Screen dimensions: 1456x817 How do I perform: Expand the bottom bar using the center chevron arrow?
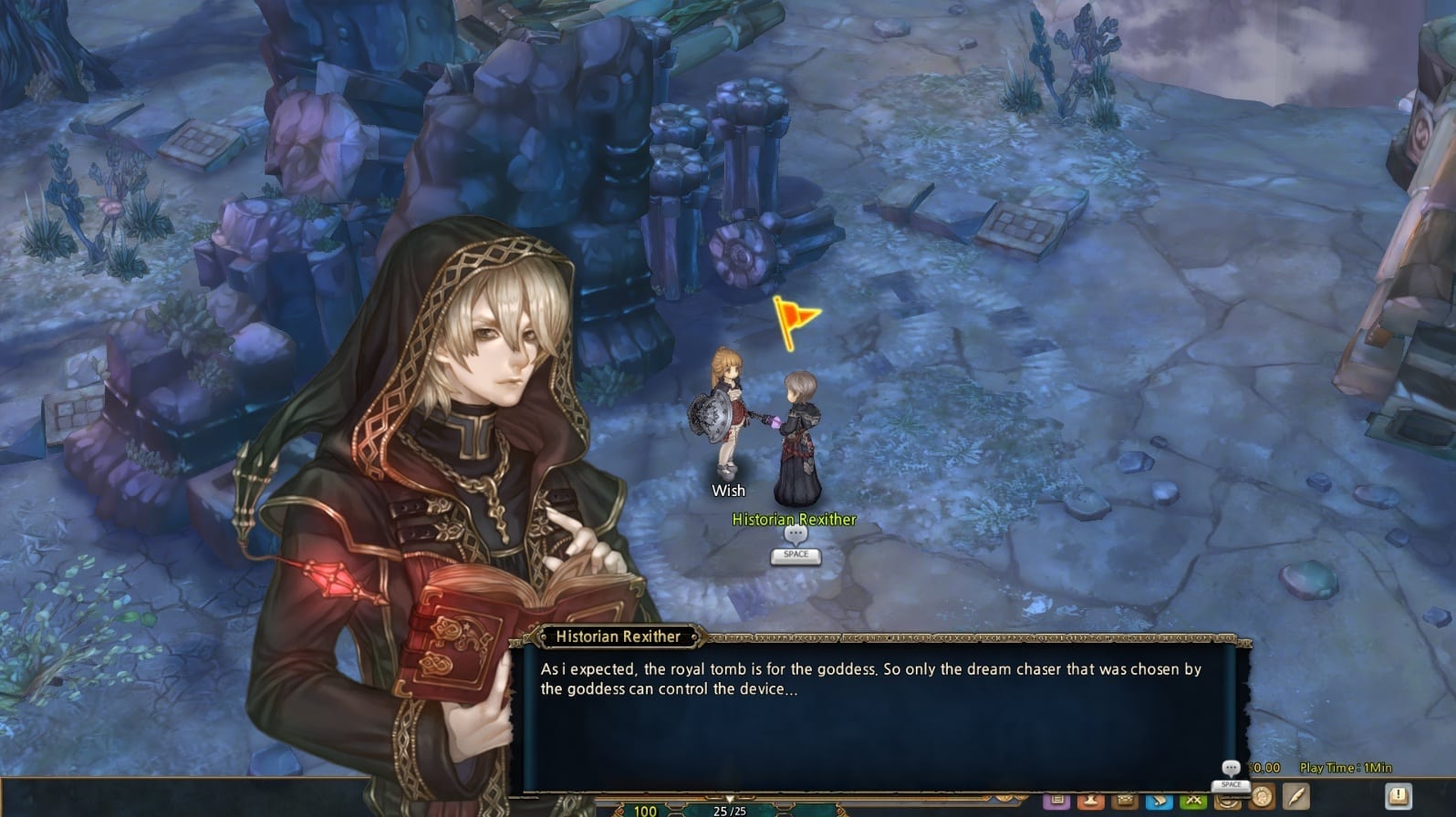(x=729, y=797)
